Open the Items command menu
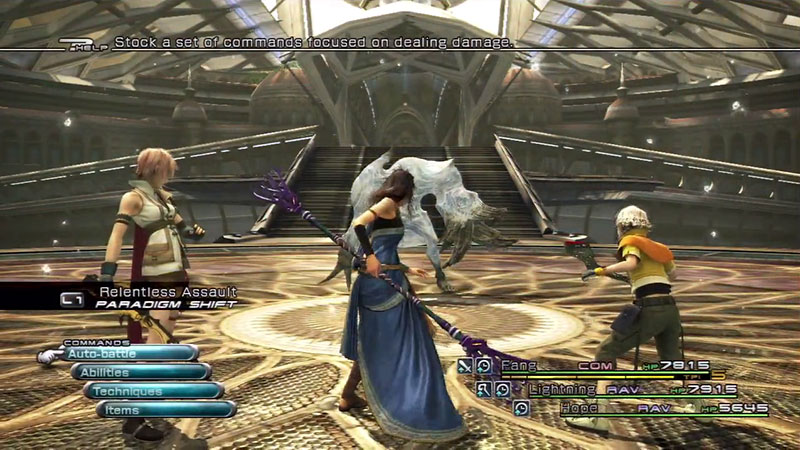 tap(166, 410)
